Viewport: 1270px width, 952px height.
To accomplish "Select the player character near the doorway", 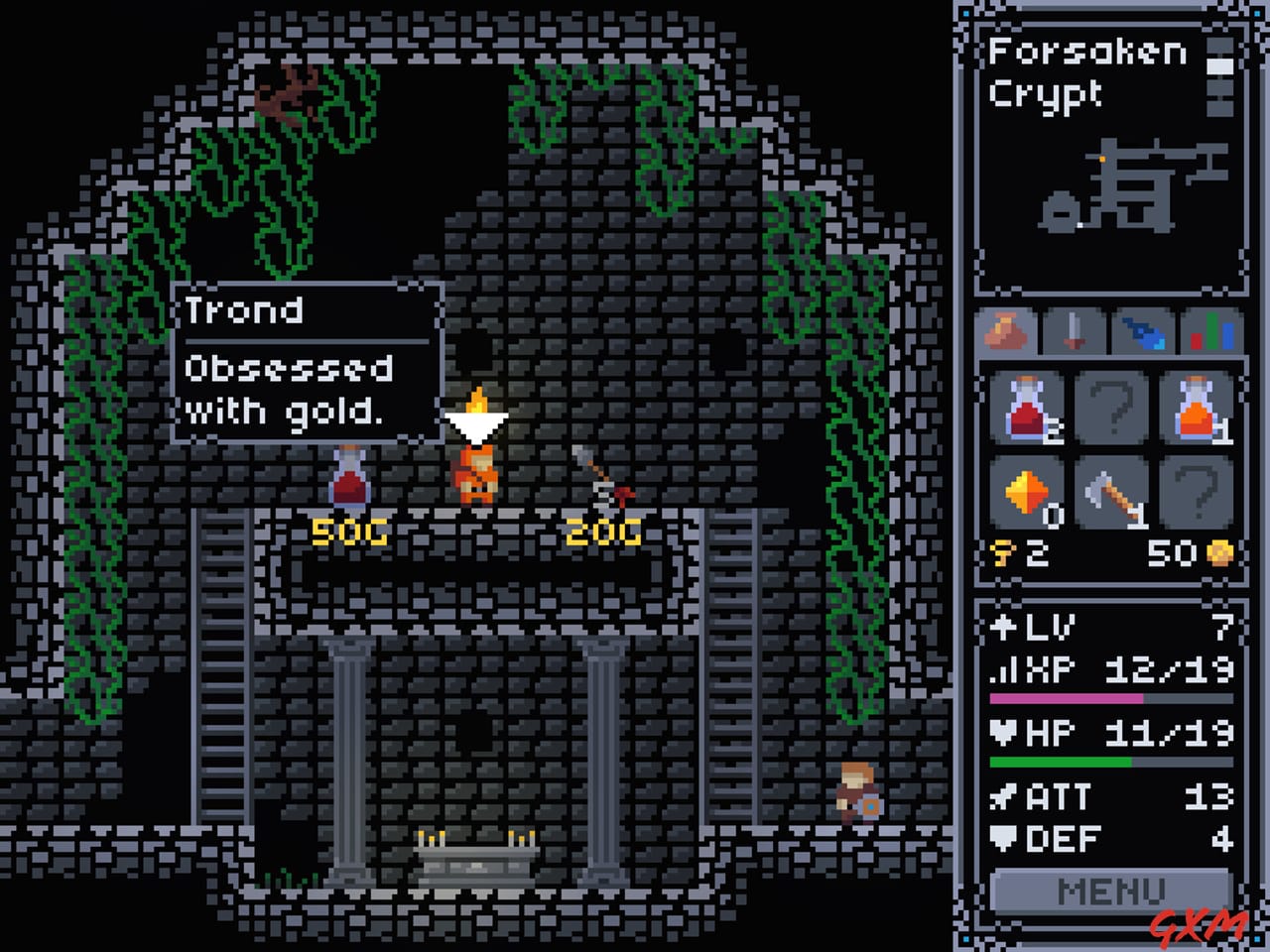I will pos(855,793).
